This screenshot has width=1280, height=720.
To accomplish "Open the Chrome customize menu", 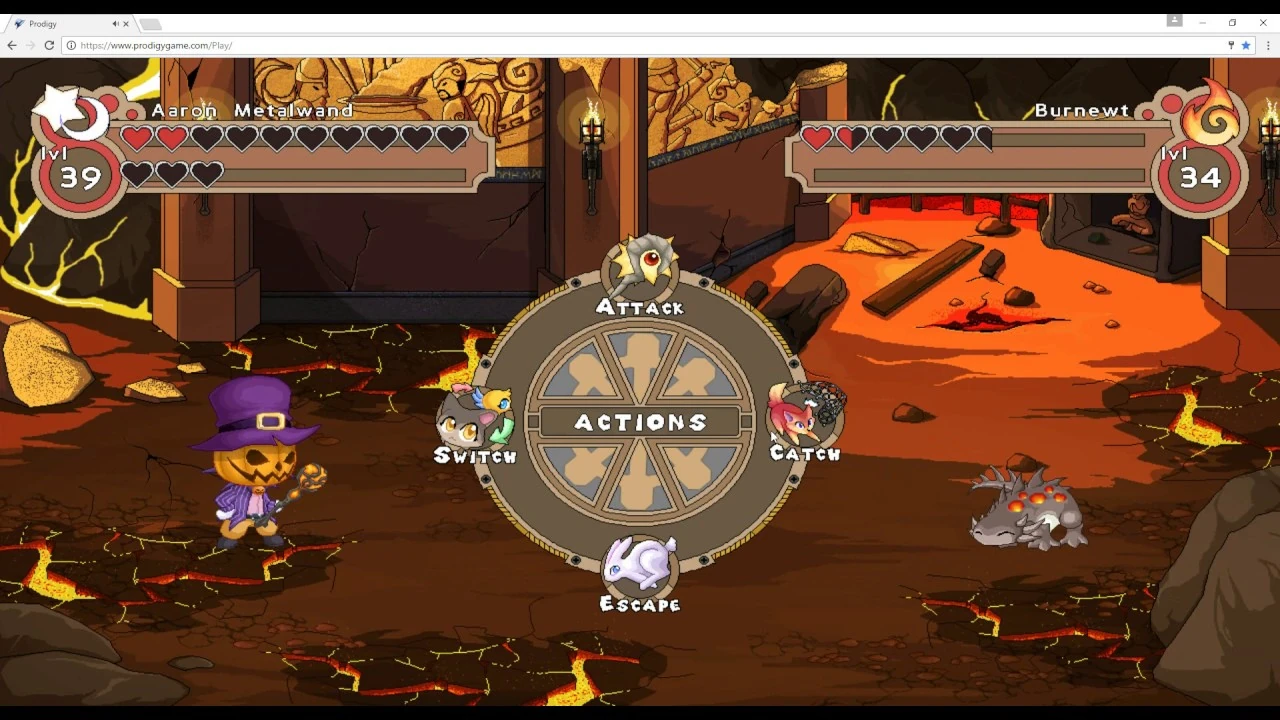I will (1267, 45).
